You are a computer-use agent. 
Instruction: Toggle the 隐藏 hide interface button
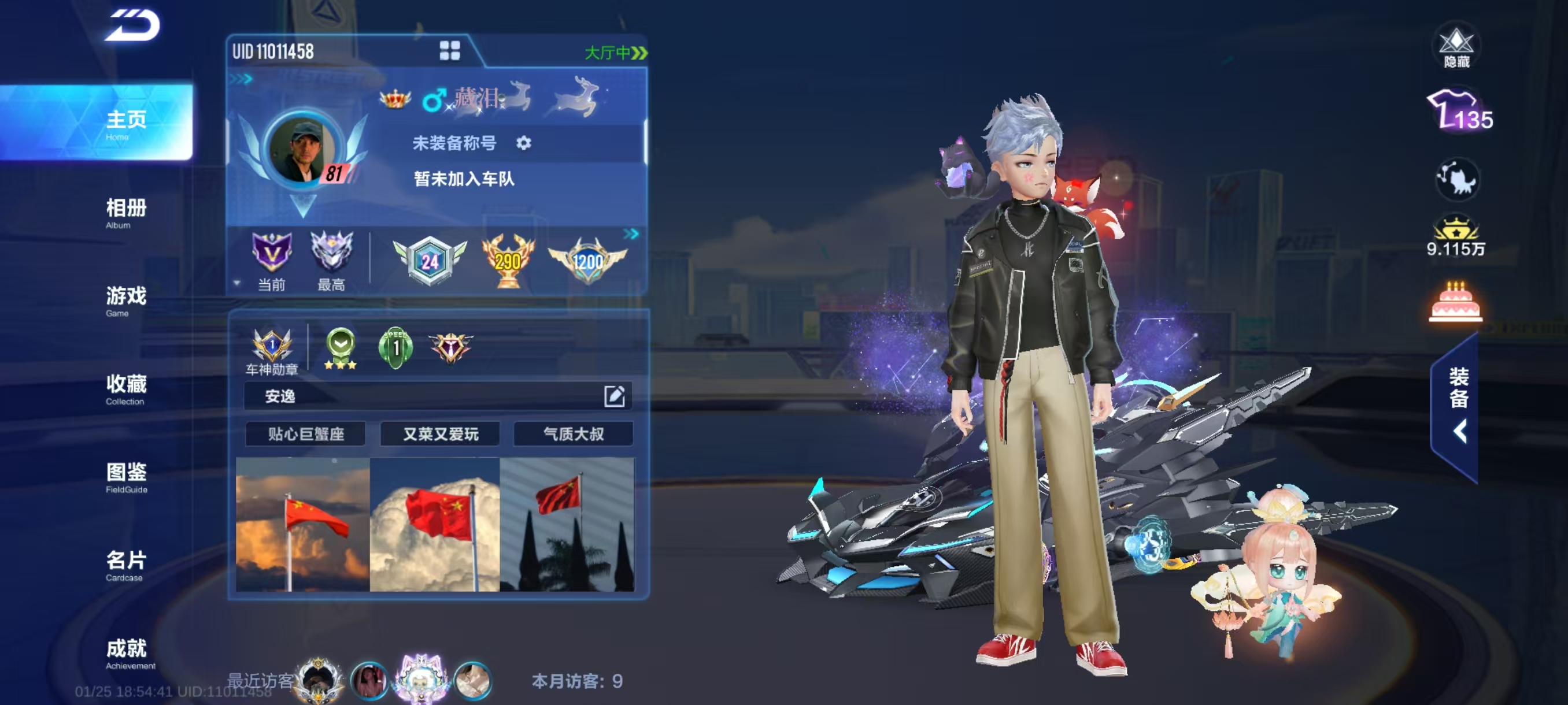point(1456,47)
